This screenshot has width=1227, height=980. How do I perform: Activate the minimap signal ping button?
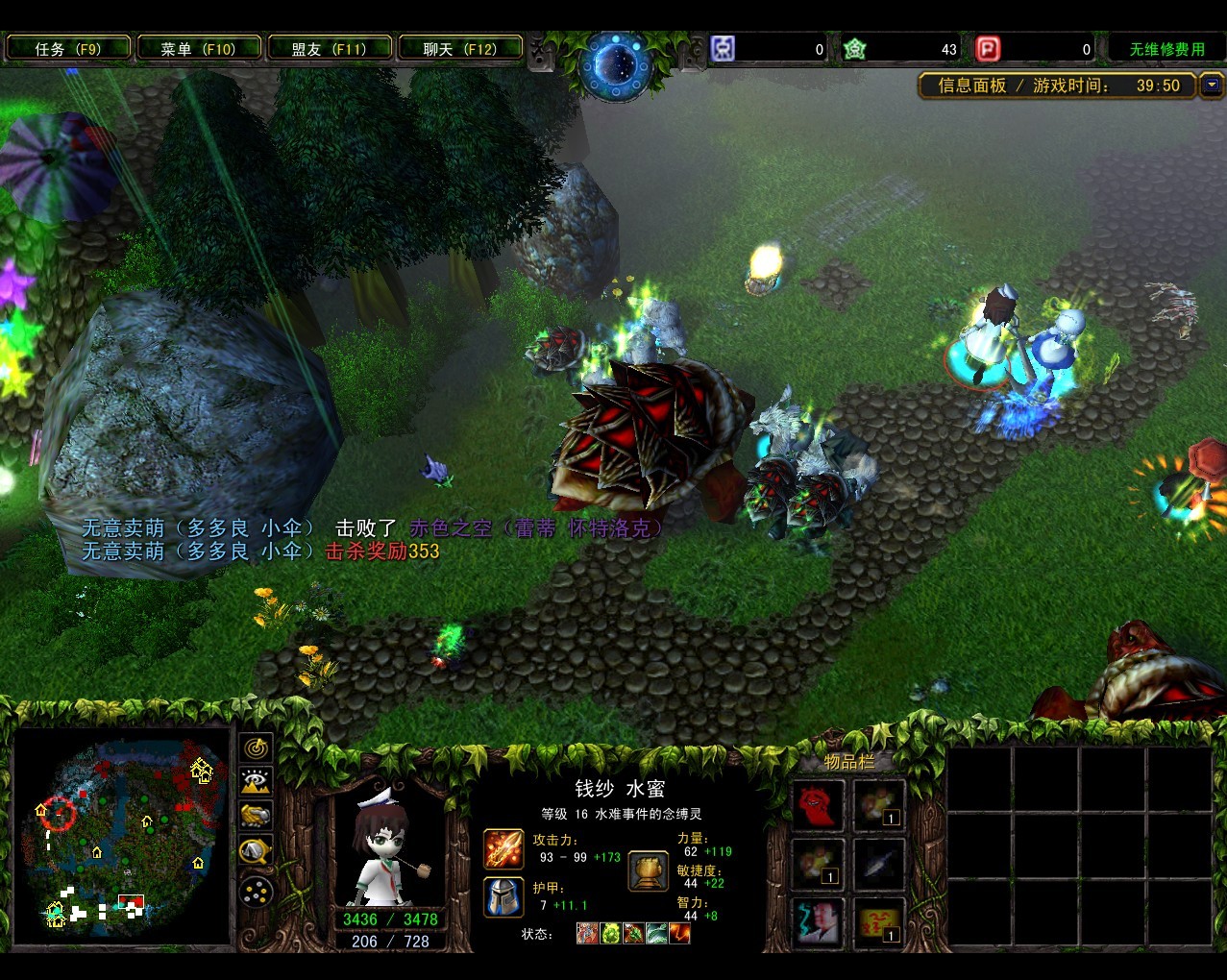click(x=256, y=747)
